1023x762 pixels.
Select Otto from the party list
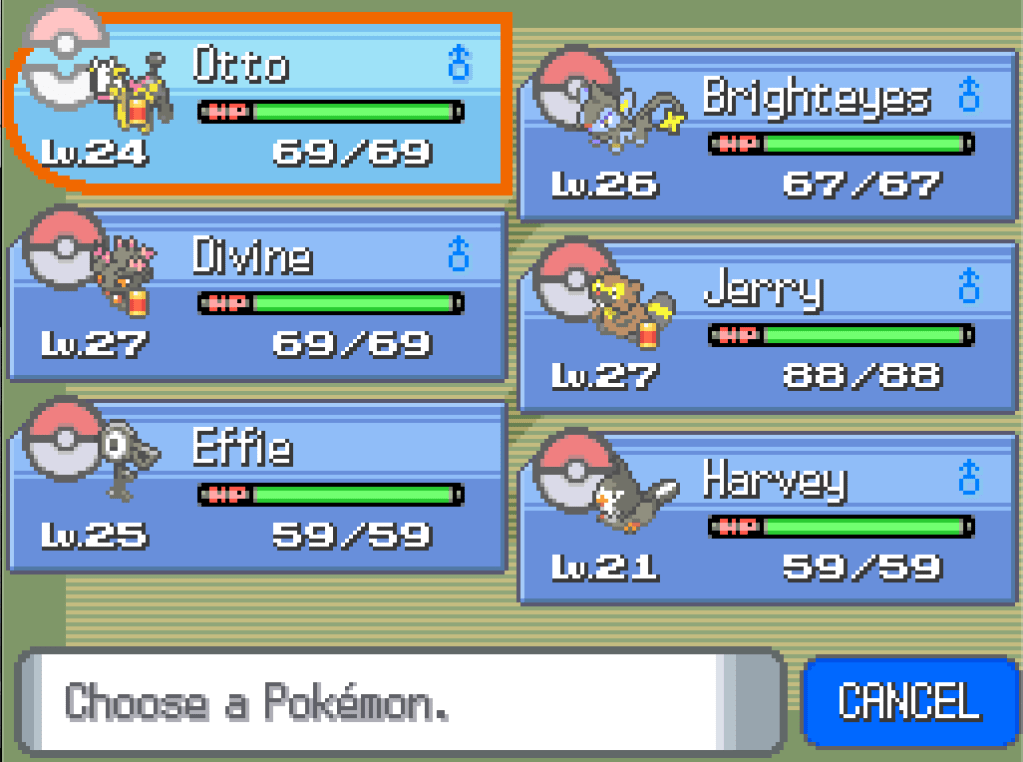pos(258,105)
